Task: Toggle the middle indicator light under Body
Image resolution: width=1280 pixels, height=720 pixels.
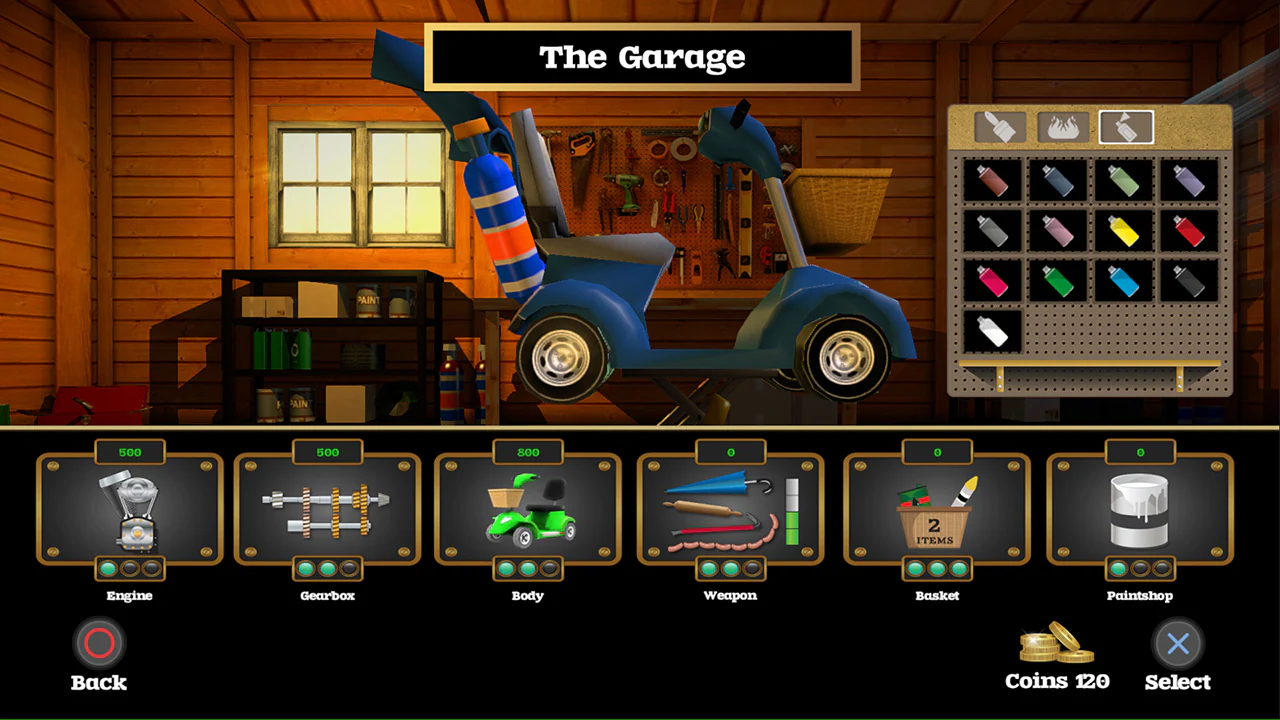Action: tap(528, 570)
